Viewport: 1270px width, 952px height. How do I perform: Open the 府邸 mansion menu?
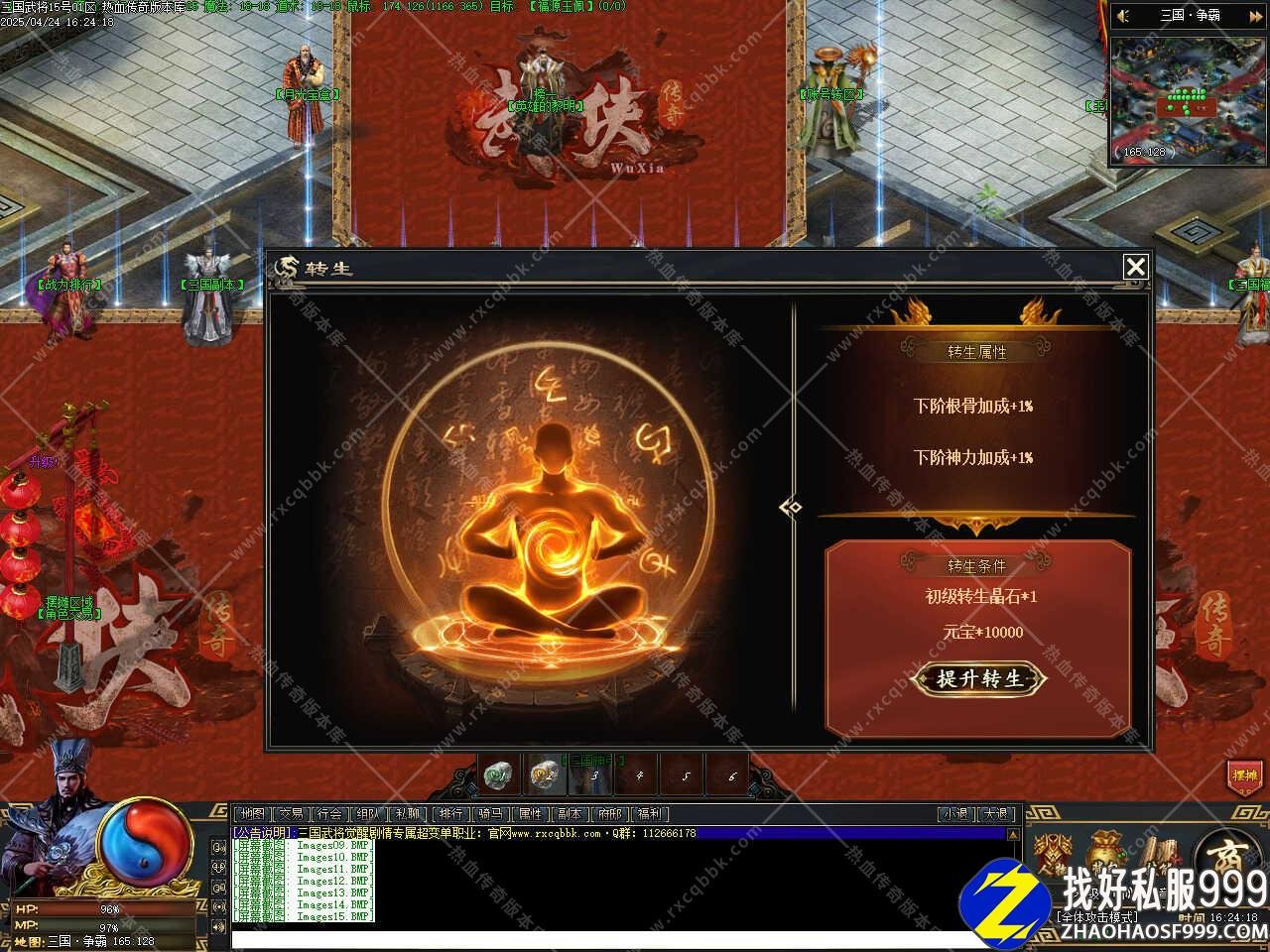609,813
